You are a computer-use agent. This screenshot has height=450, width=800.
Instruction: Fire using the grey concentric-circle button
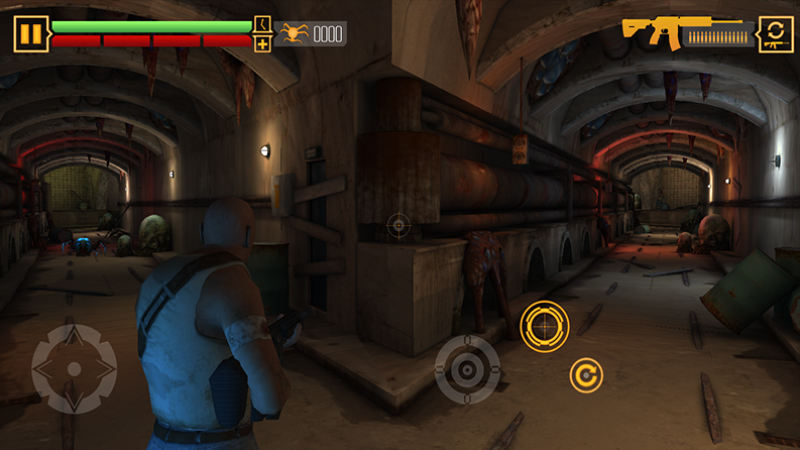467,369
